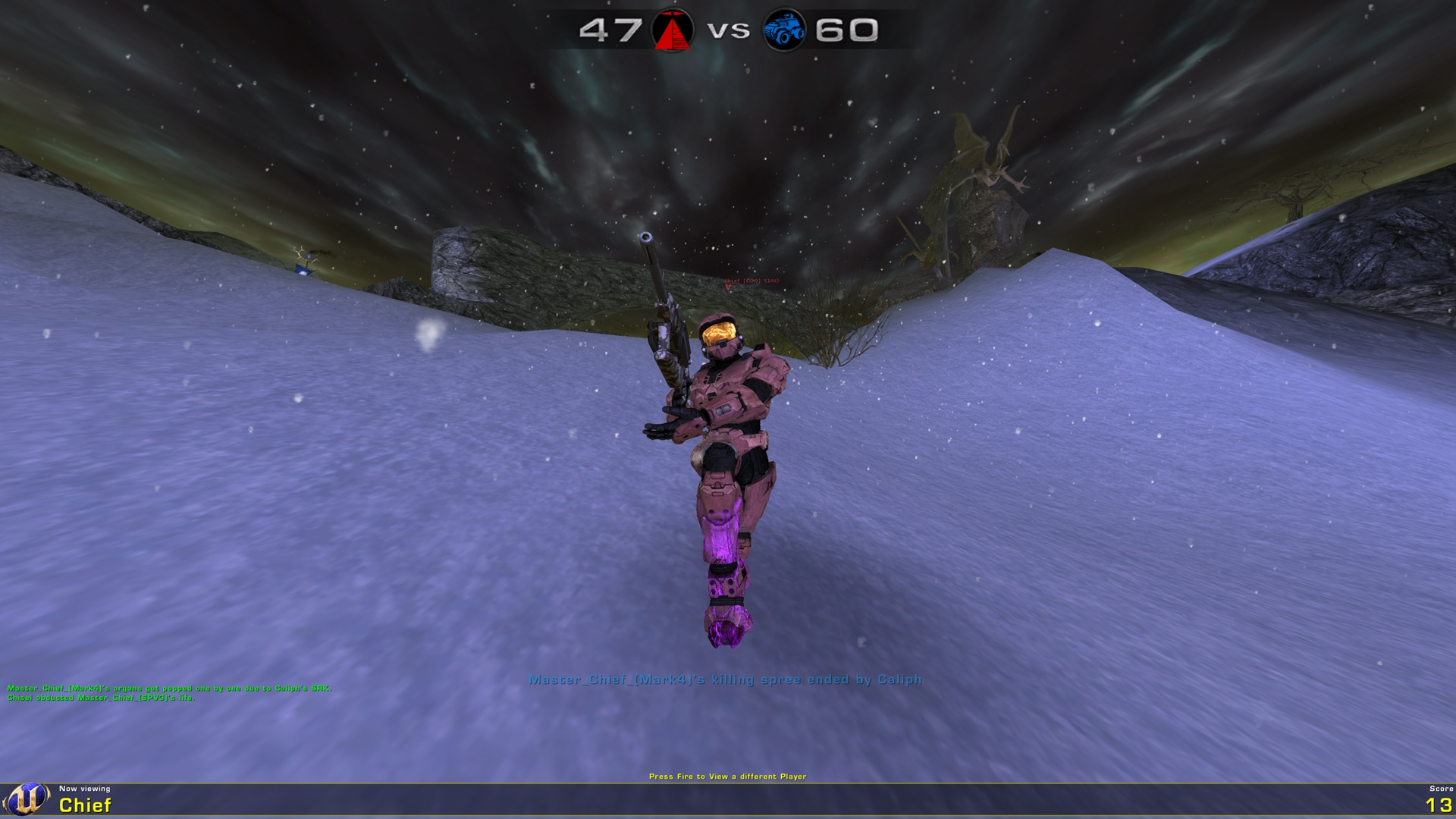Click 'Press Fire to View a different Player'
Viewport: 1456px width, 819px height.
(728, 777)
